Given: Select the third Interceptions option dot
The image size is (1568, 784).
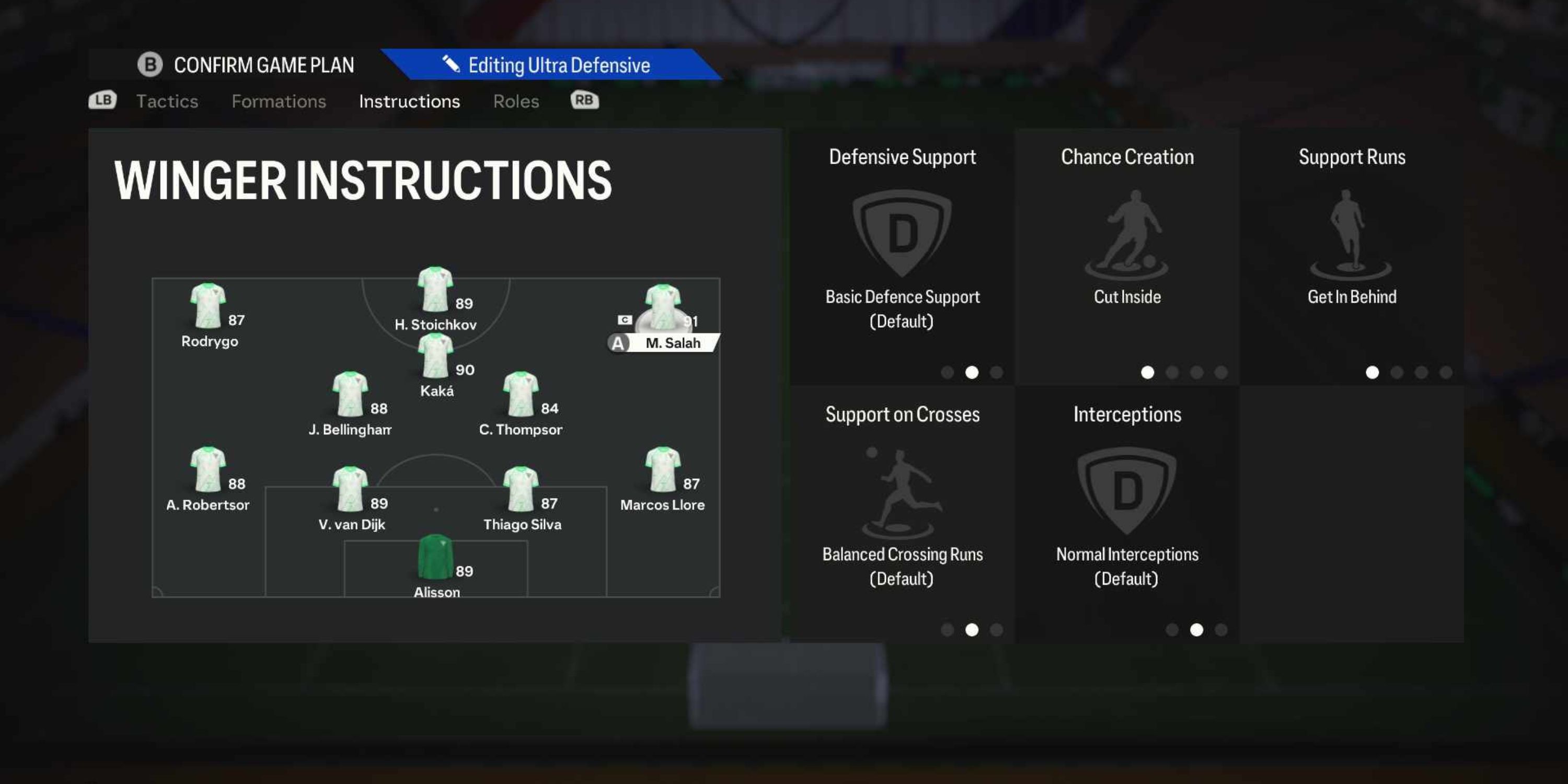Looking at the screenshot, I should pyautogui.click(x=1221, y=630).
